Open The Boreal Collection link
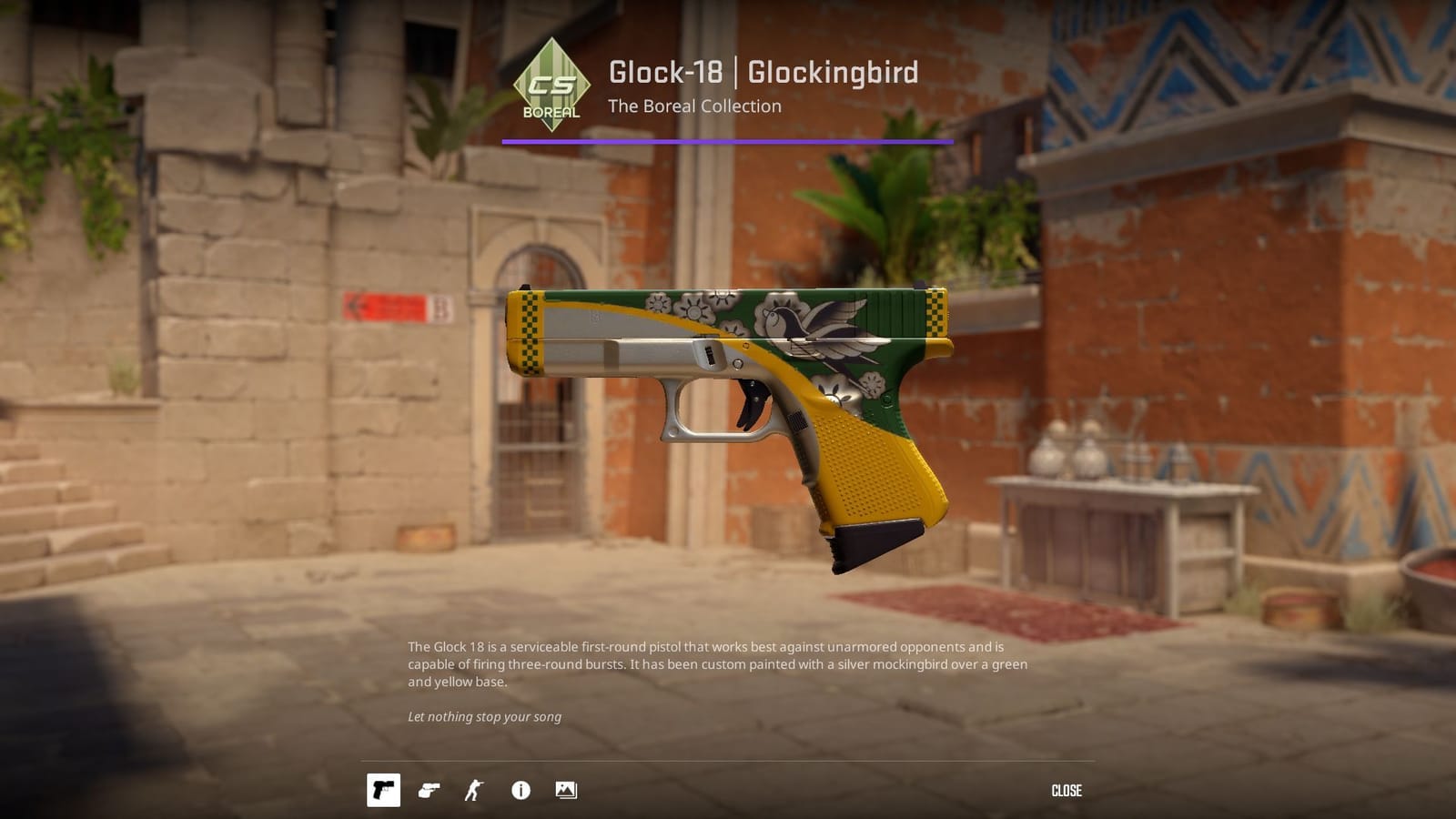Image resolution: width=1456 pixels, height=819 pixels. coord(696,106)
